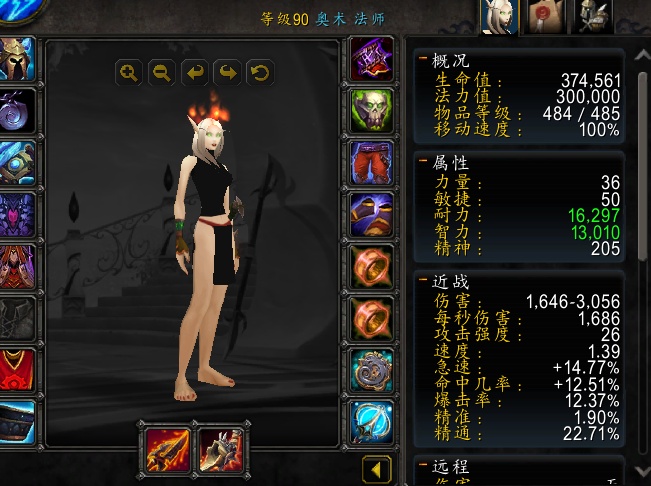Select the purple boots slot
The width and height of the screenshot is (651, 486).
pos(371,214)
